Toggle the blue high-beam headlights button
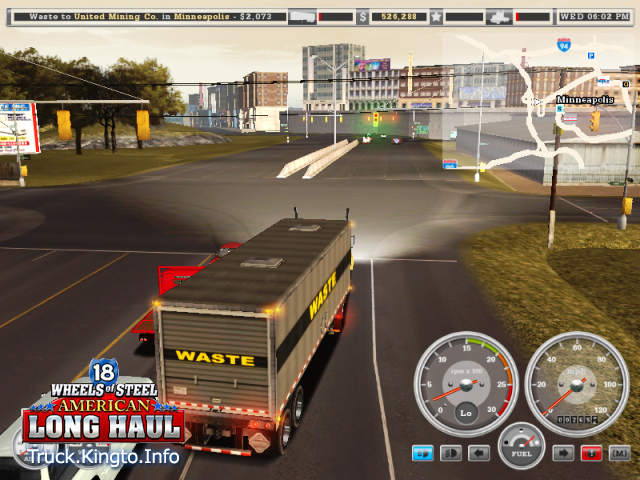 (423, 453)
